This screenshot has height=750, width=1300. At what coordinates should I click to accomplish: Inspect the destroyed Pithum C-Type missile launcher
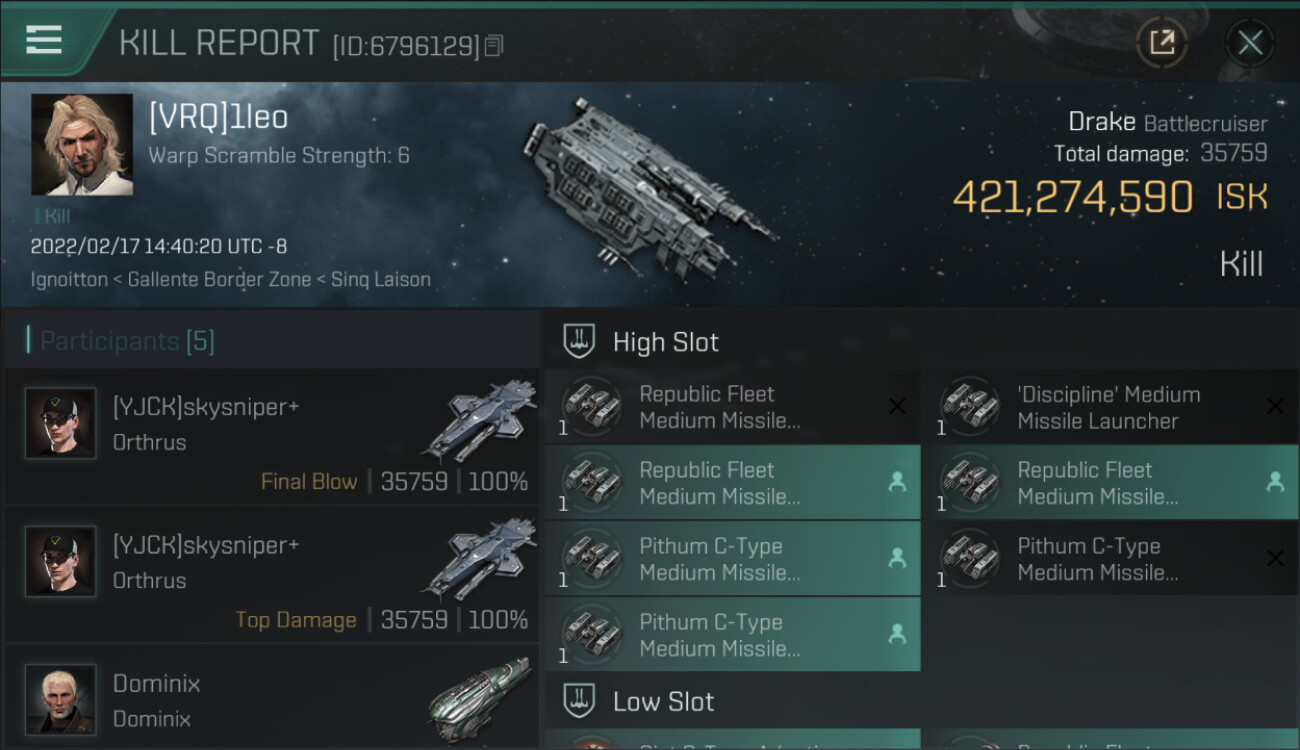[x=1110, y=560]
